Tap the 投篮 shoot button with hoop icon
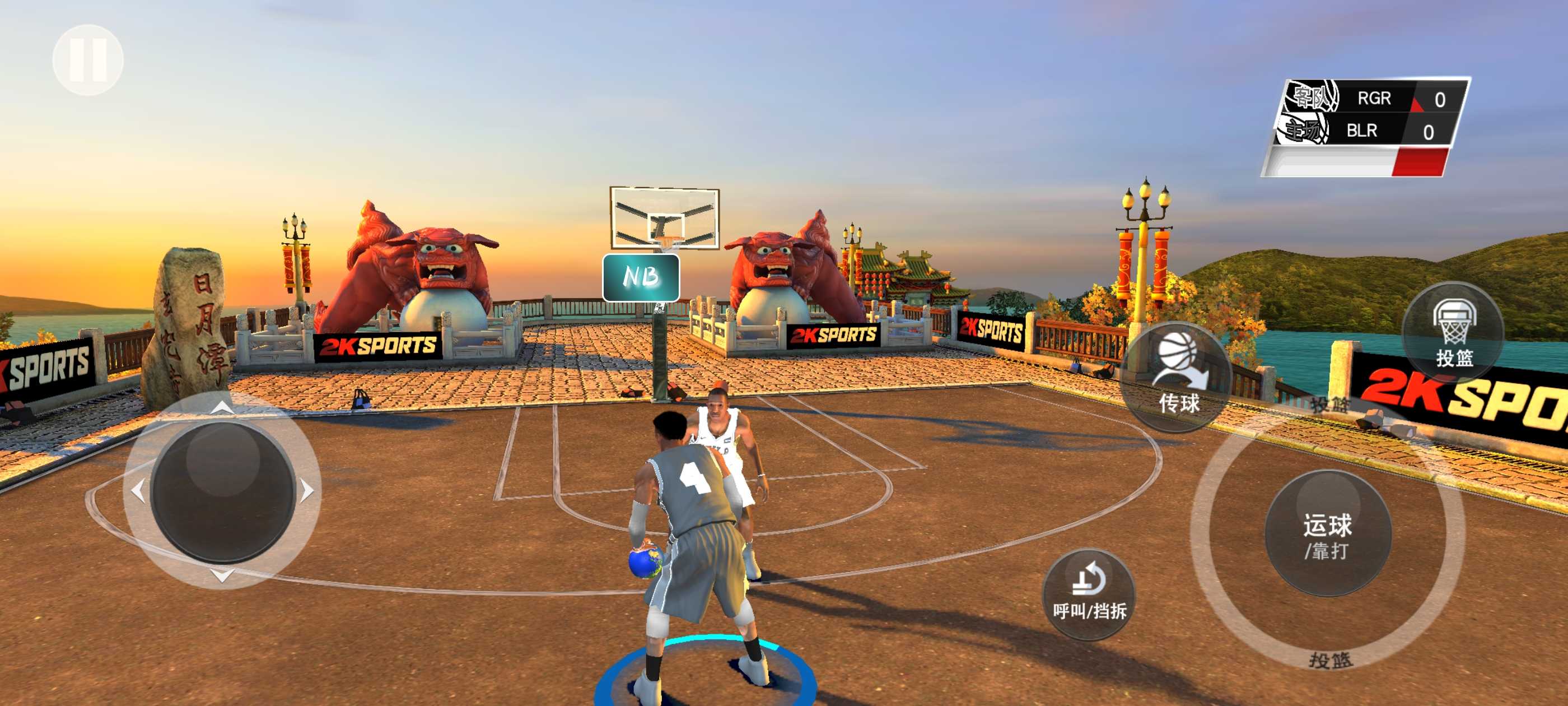Screen dimensions: 1568x706 [x=1454, y=333]
